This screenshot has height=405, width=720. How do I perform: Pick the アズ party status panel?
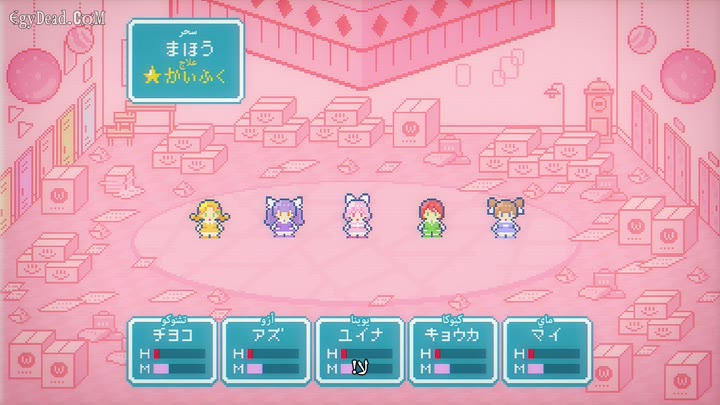(x=264, y=349)
